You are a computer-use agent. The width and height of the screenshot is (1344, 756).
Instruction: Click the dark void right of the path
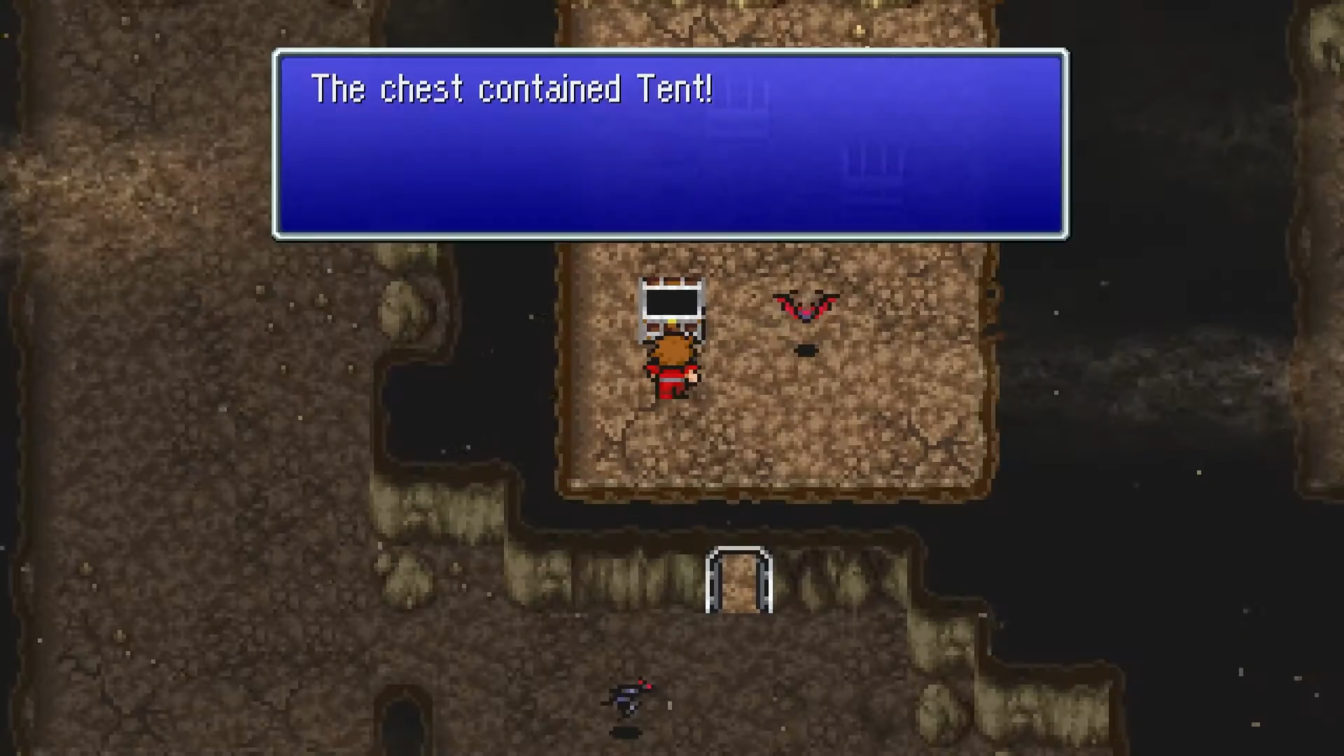pos(1150,450)
